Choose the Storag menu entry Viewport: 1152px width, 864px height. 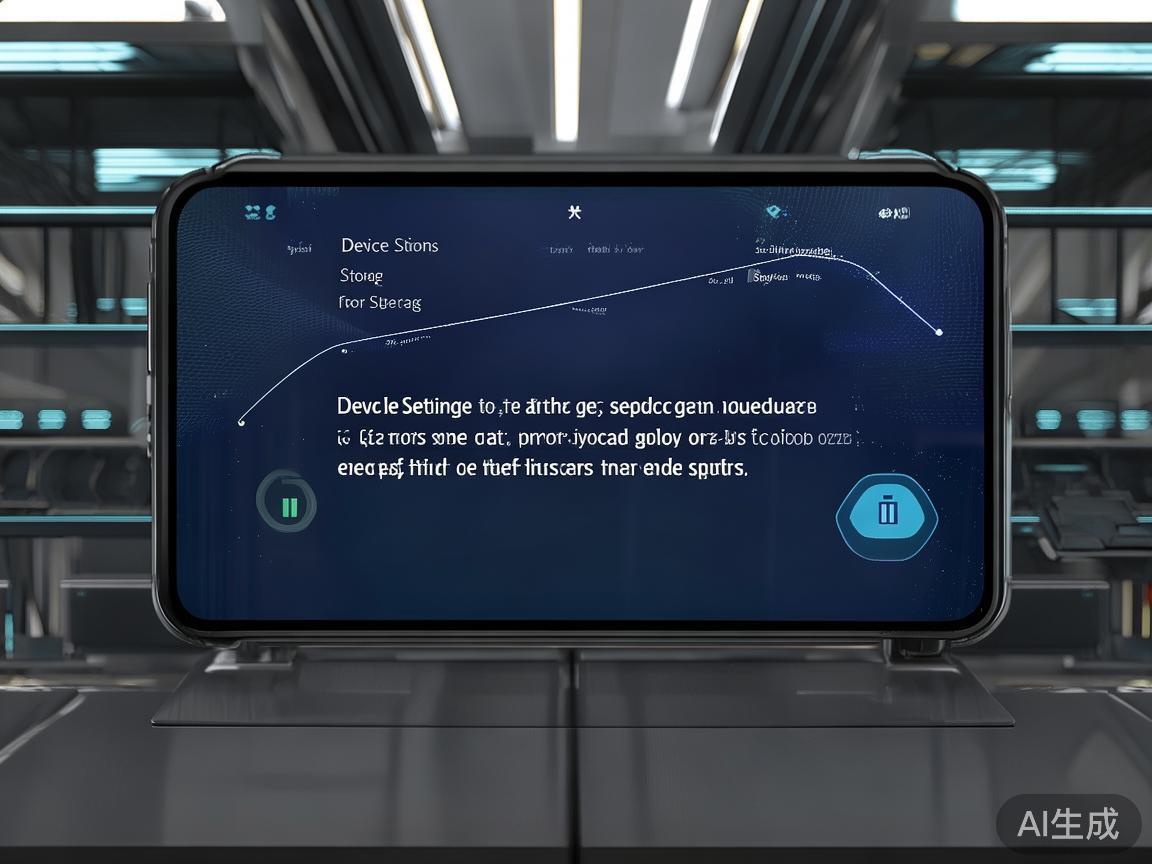[361, 275]
